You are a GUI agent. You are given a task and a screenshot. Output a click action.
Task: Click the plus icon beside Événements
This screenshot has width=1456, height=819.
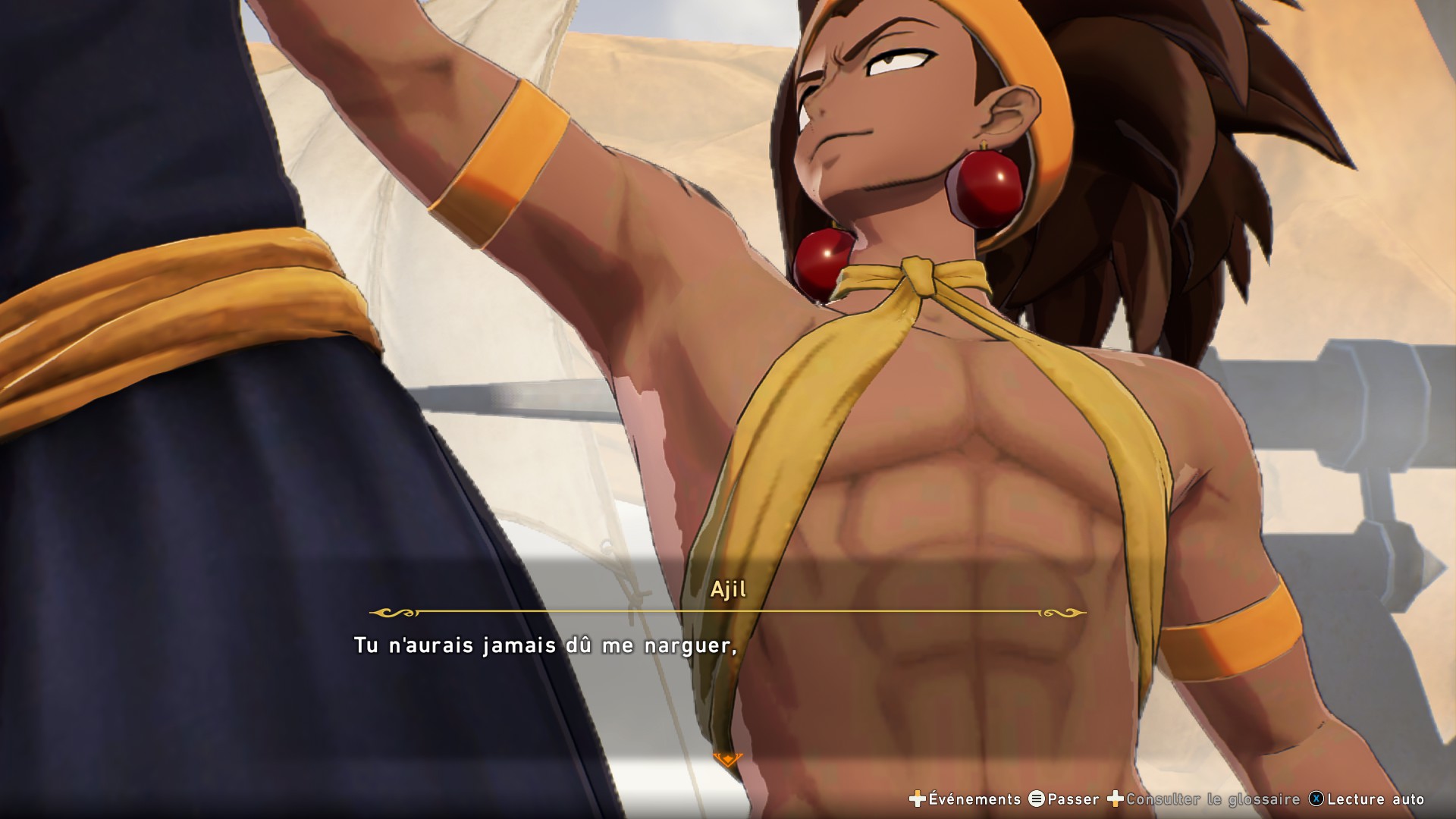917,799
